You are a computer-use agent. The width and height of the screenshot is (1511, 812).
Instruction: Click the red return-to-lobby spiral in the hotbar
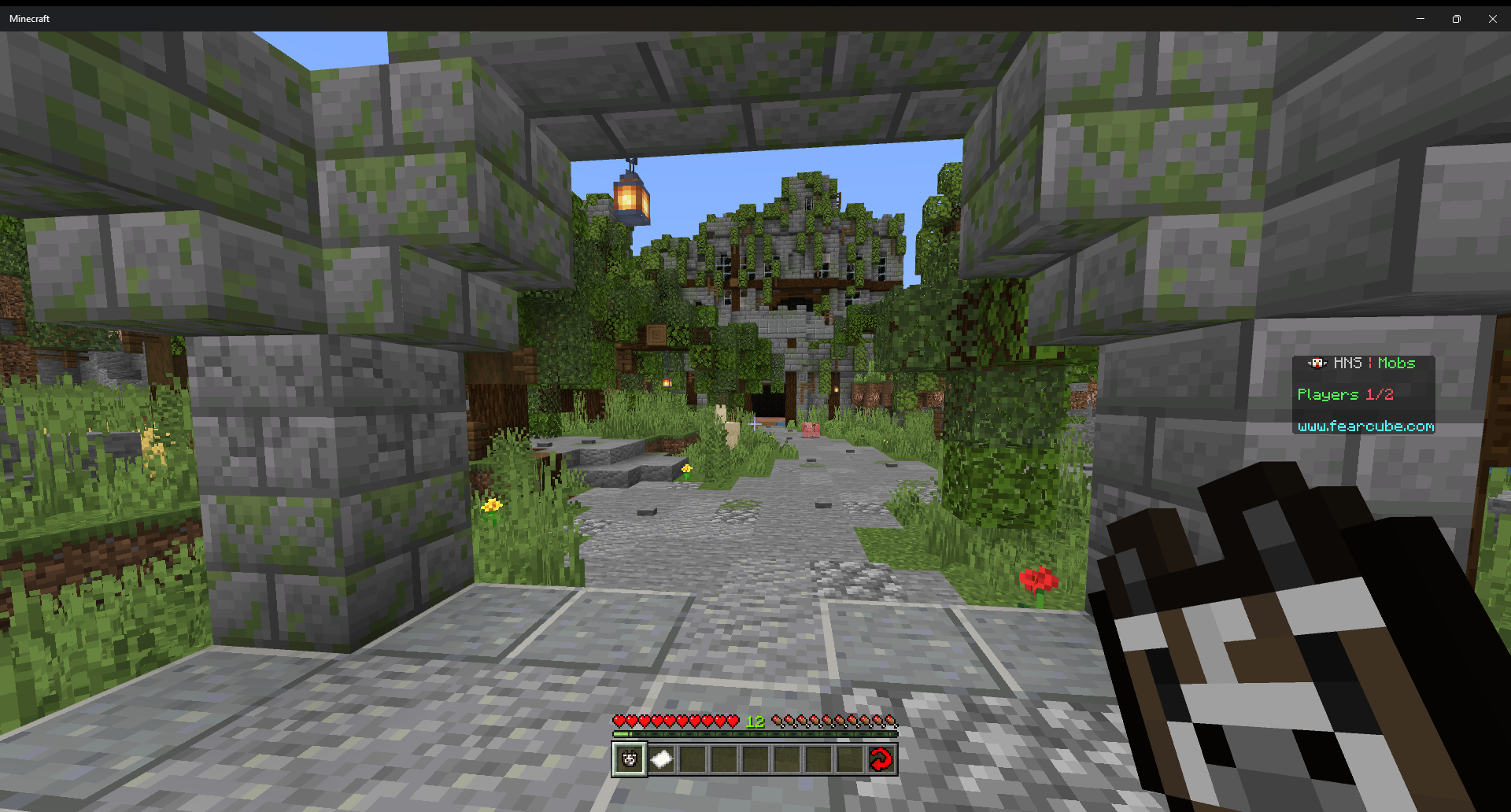point(881,758)
